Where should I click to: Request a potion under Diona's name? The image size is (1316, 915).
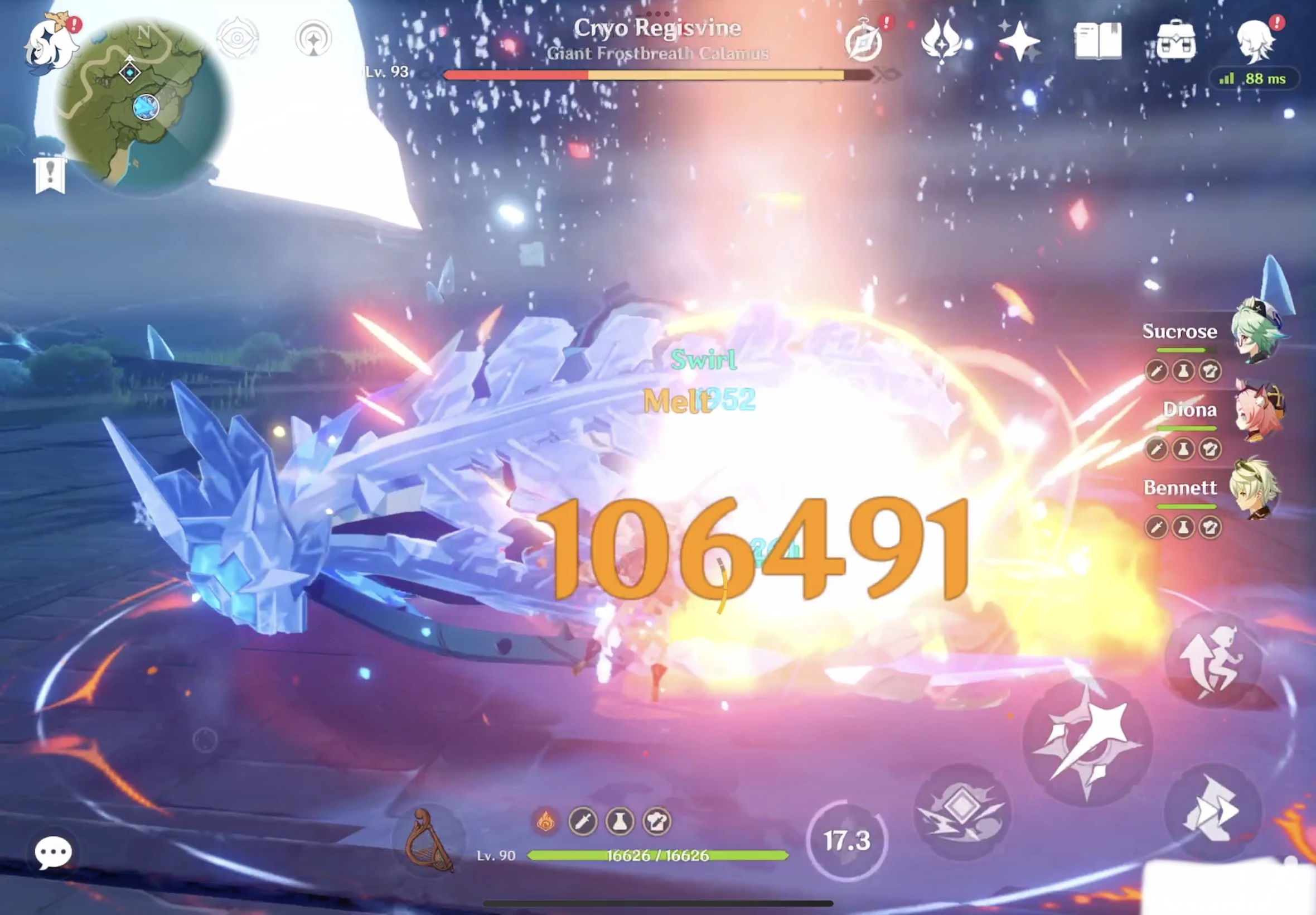[1182, 450]
